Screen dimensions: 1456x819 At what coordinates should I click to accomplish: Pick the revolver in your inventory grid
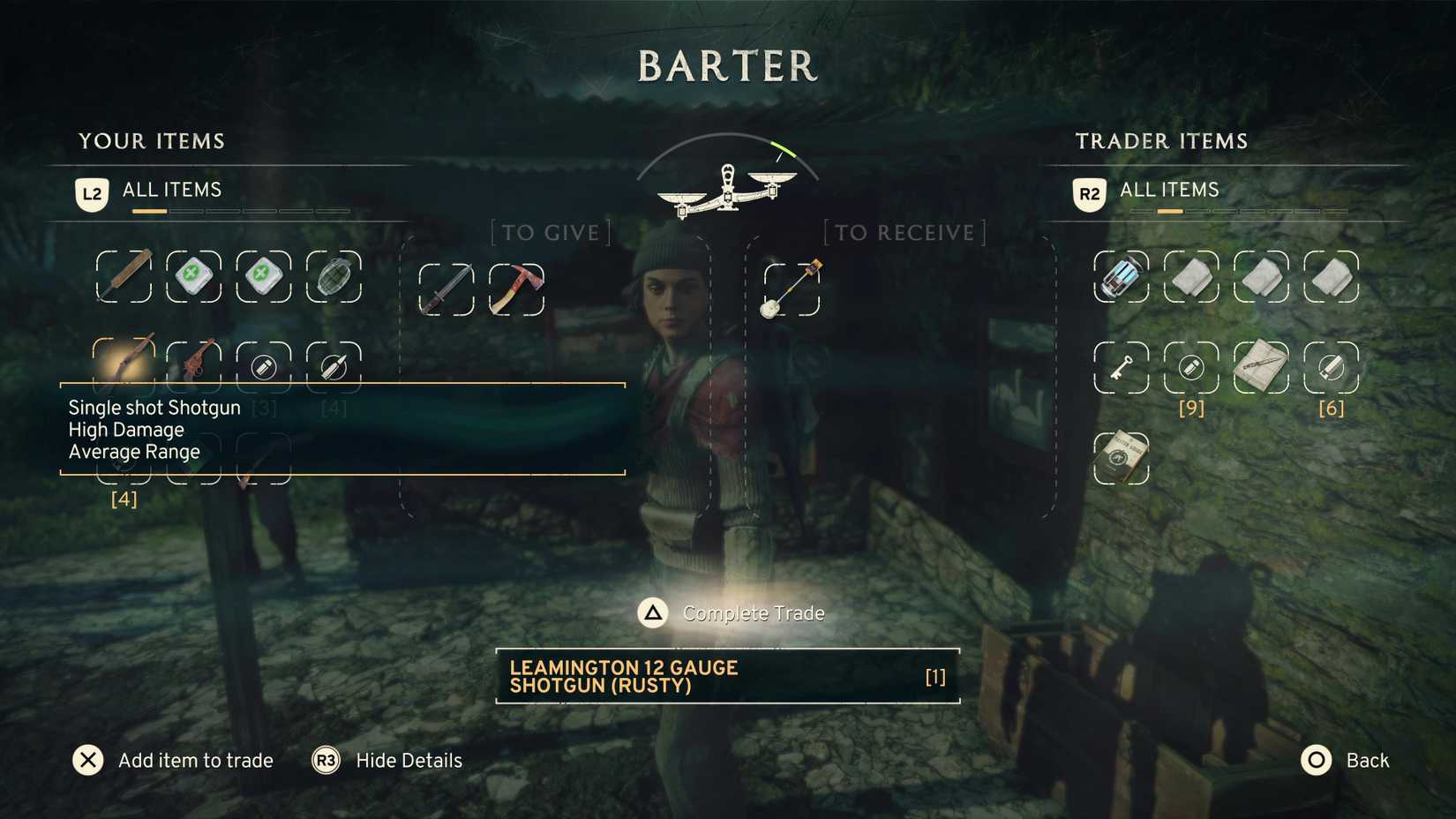(193, 366)
